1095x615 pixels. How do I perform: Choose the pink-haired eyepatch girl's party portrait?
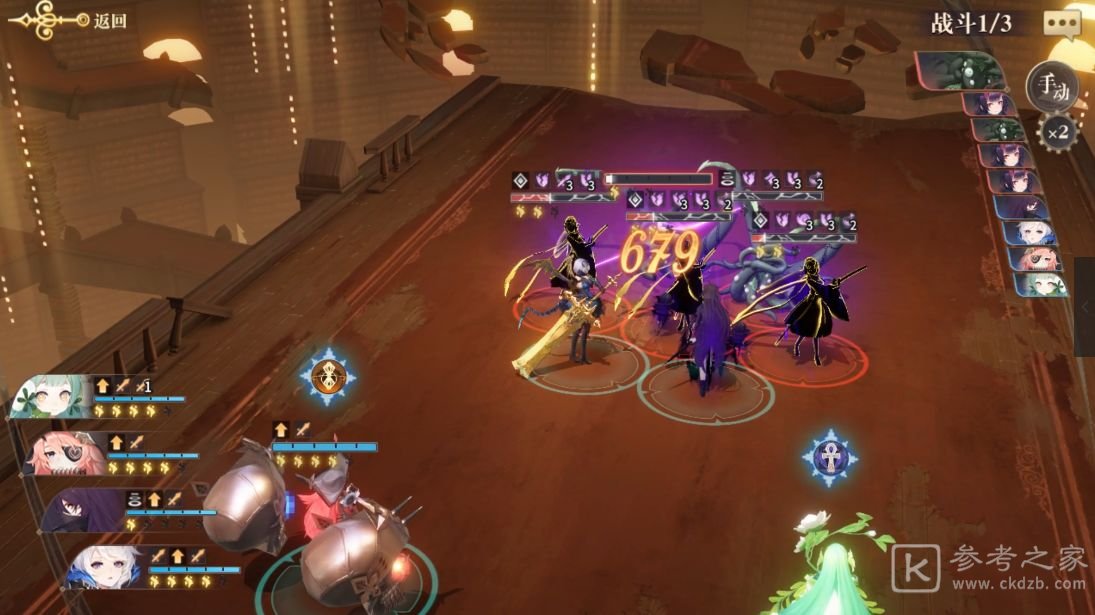[62, 452]
